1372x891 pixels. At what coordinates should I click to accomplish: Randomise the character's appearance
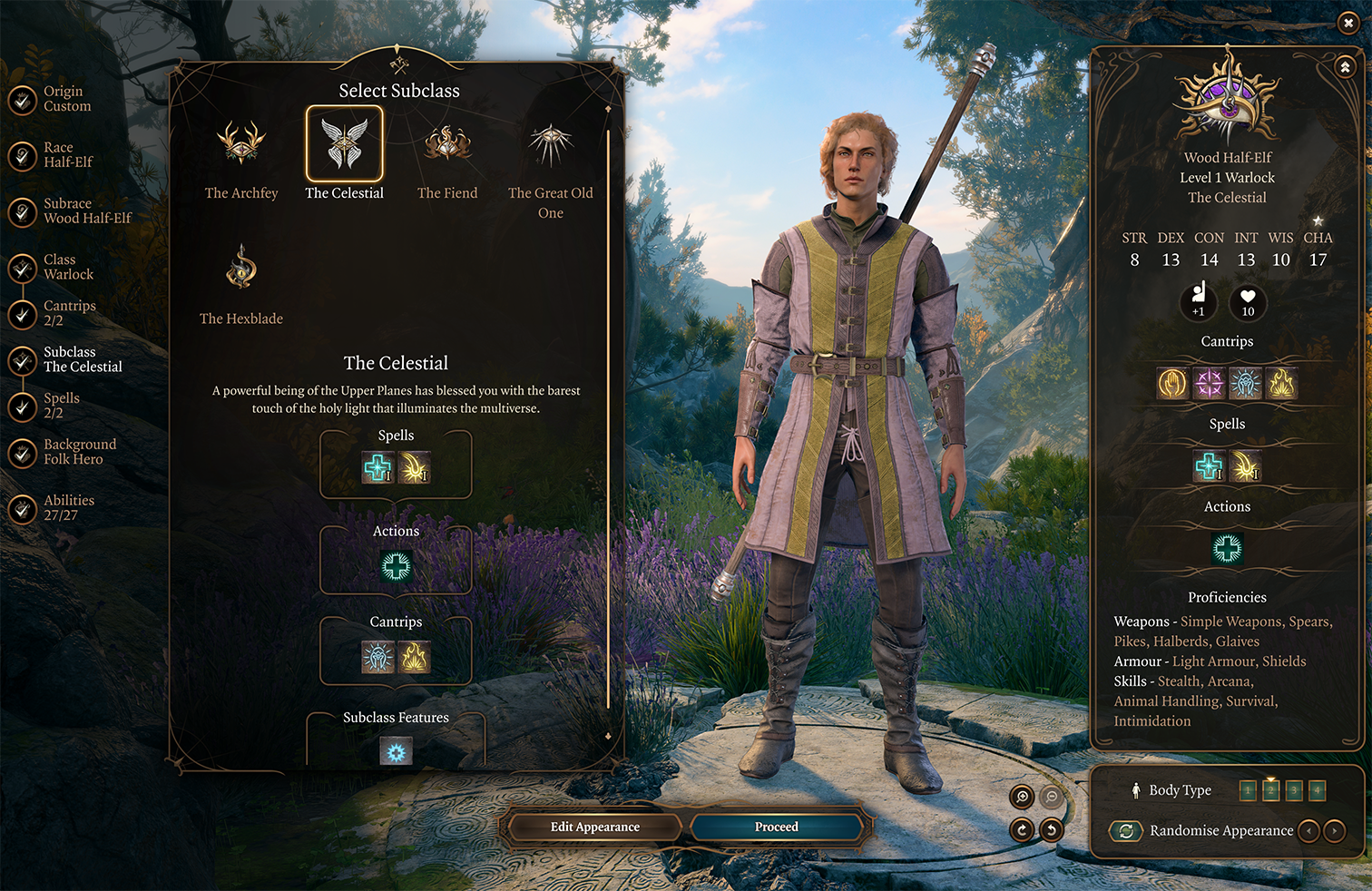[1126, 830]
